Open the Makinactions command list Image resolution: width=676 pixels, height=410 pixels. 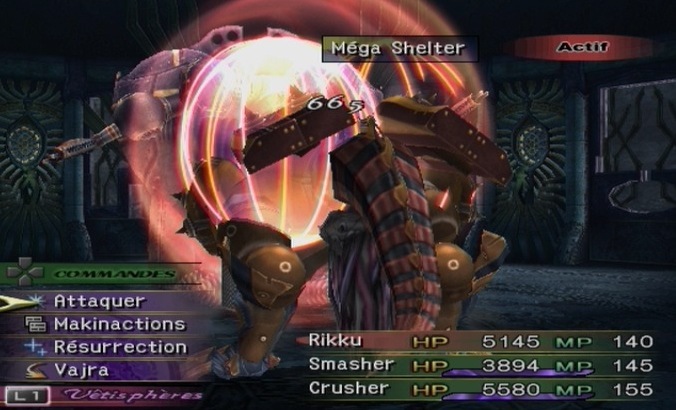pyautogui.click(x=118, y=324)
